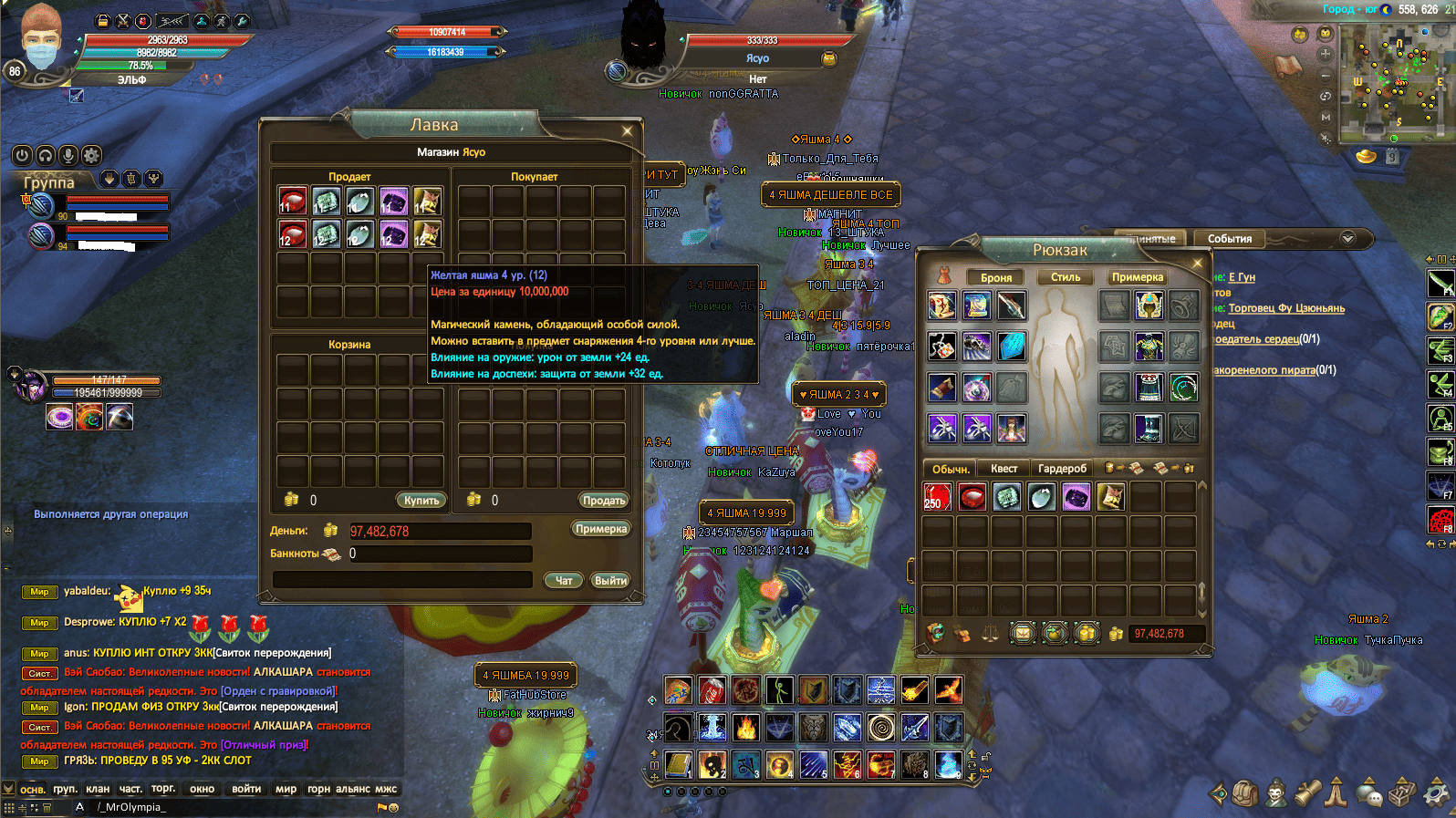This screenshot has width=1456, height=818.
Task: Click the Купить button
Action: point(421,500)
